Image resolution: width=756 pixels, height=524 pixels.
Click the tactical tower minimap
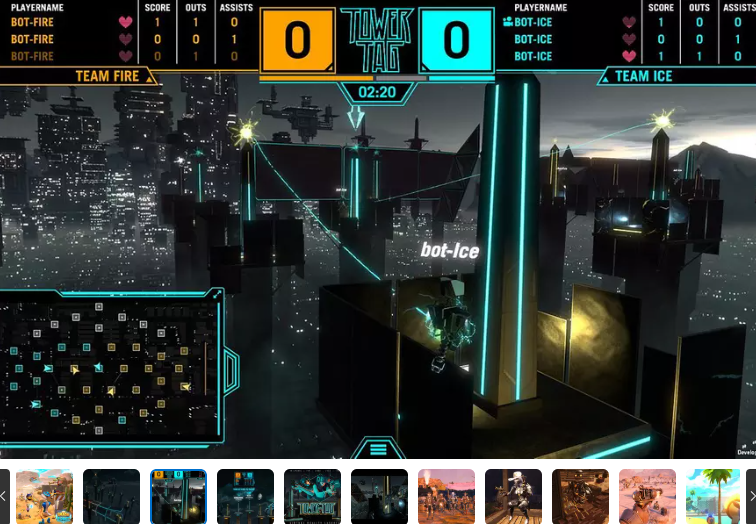pyautogui.click(x=109, y=371)
